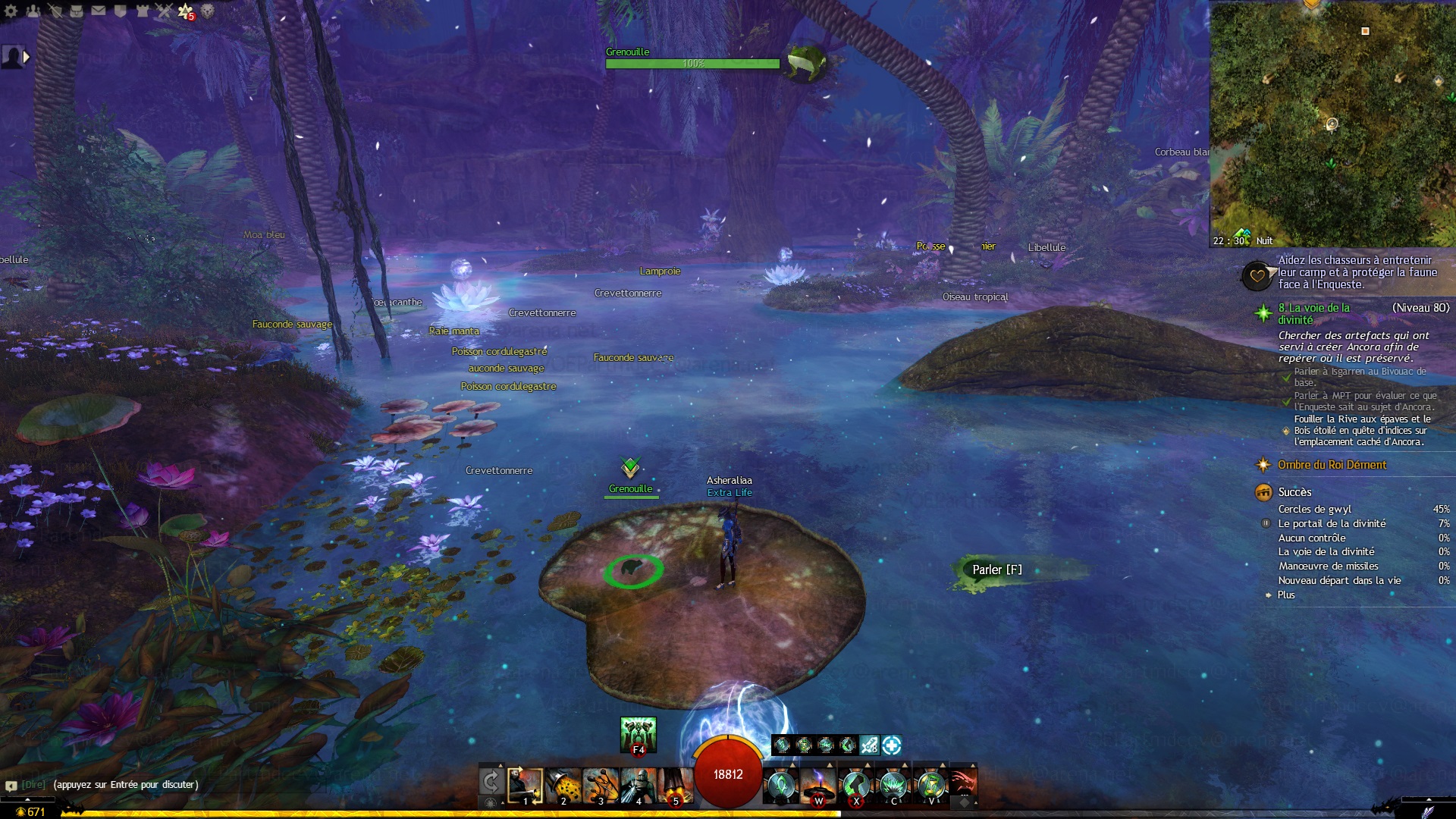1456x819 pixels.
Task: Open the star icon with red 5 badge
Action: pyautogui.click(x=186, y=11)
